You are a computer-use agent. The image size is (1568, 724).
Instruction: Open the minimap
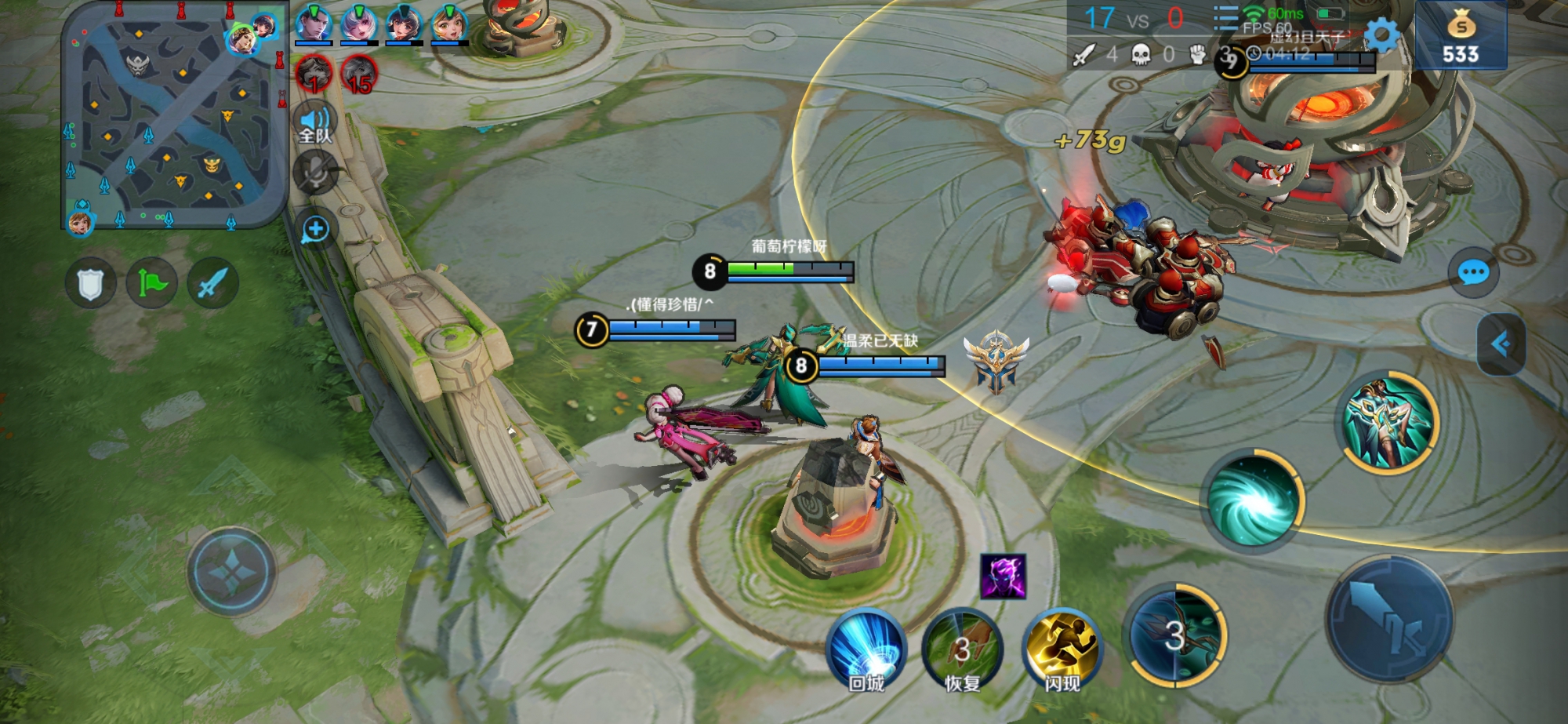[x=174, y=118]
